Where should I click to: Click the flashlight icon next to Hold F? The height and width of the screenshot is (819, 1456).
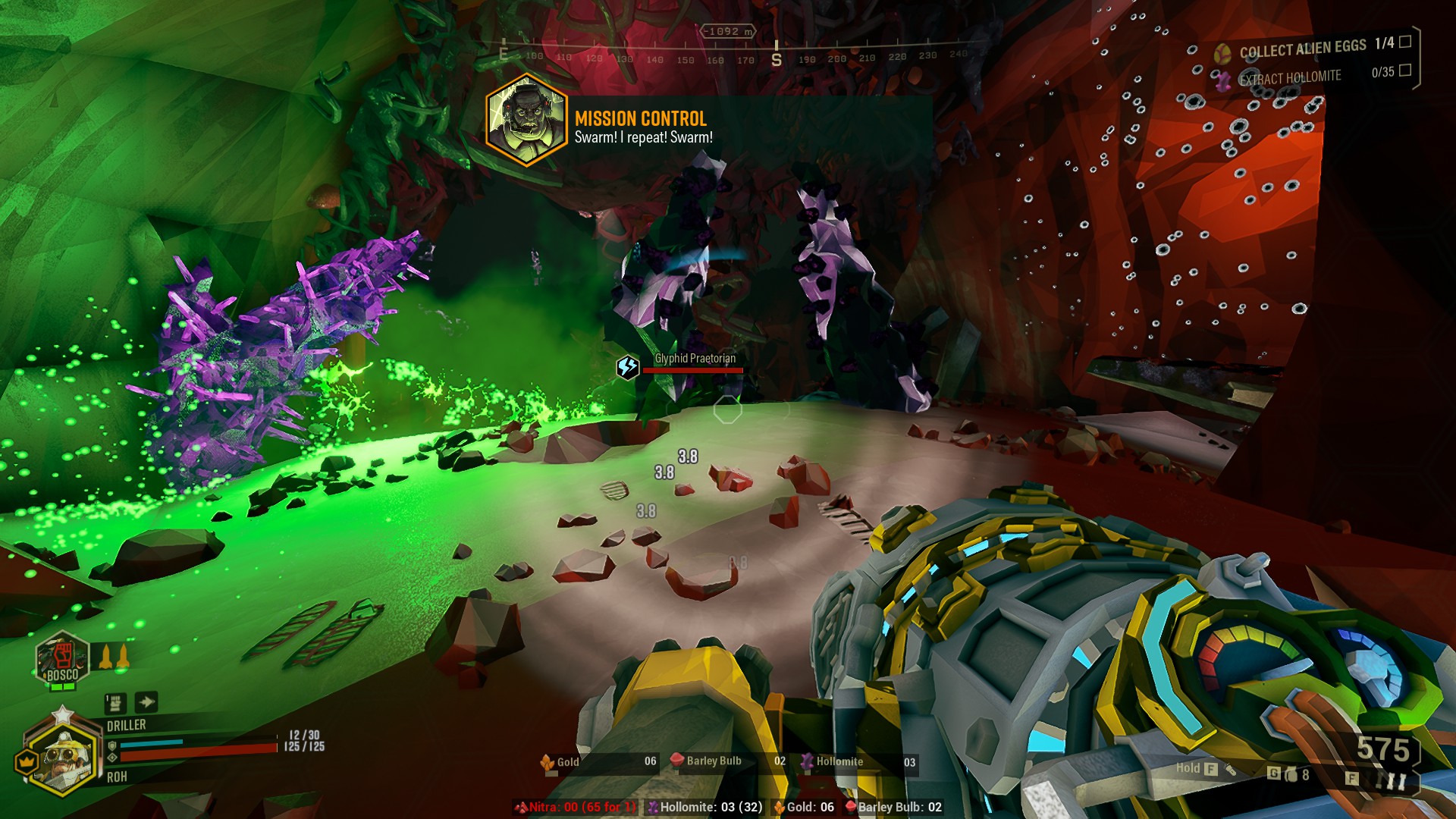(x=1231, y=770)
